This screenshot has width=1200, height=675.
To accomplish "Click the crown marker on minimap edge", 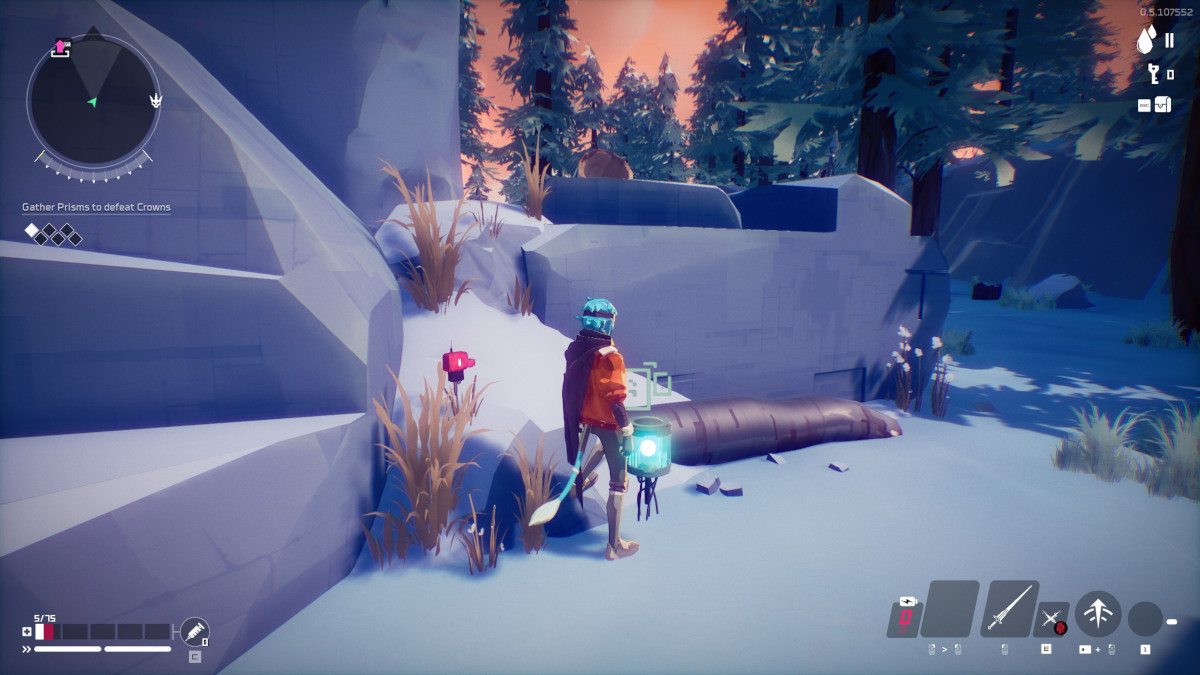I will tap(156, 101).
